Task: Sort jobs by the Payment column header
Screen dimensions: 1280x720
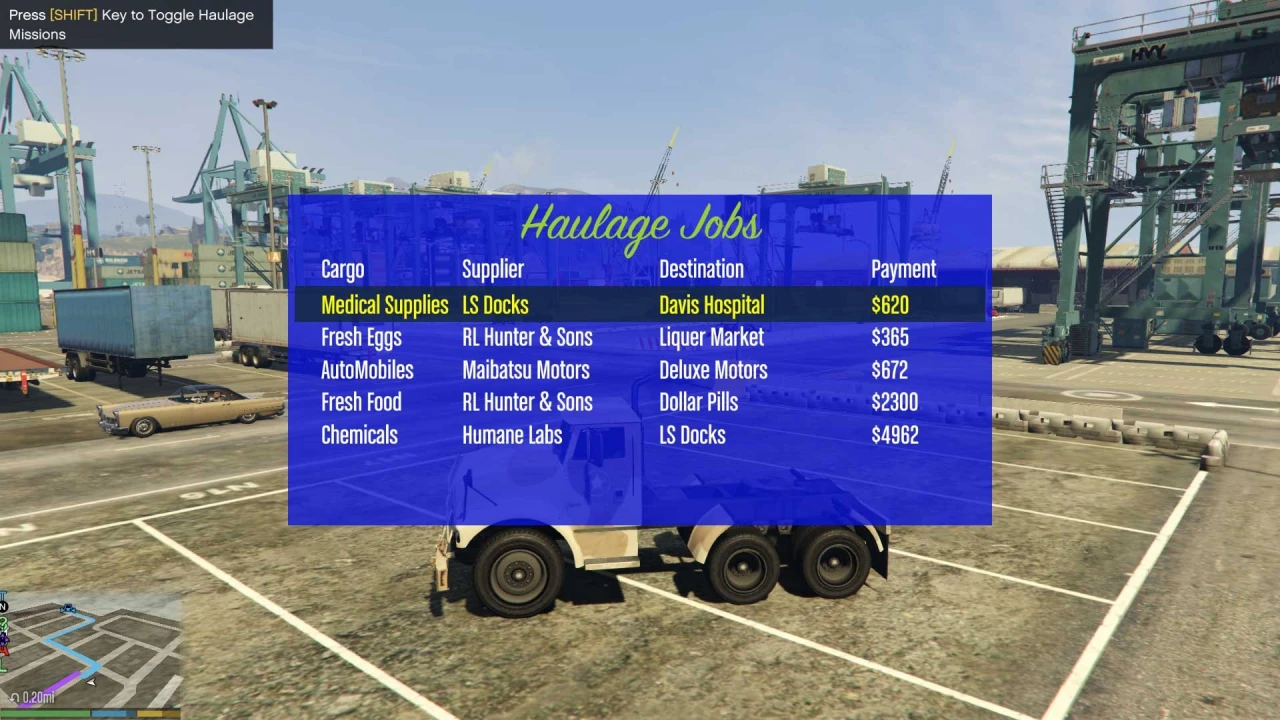Action: point(903,269)
